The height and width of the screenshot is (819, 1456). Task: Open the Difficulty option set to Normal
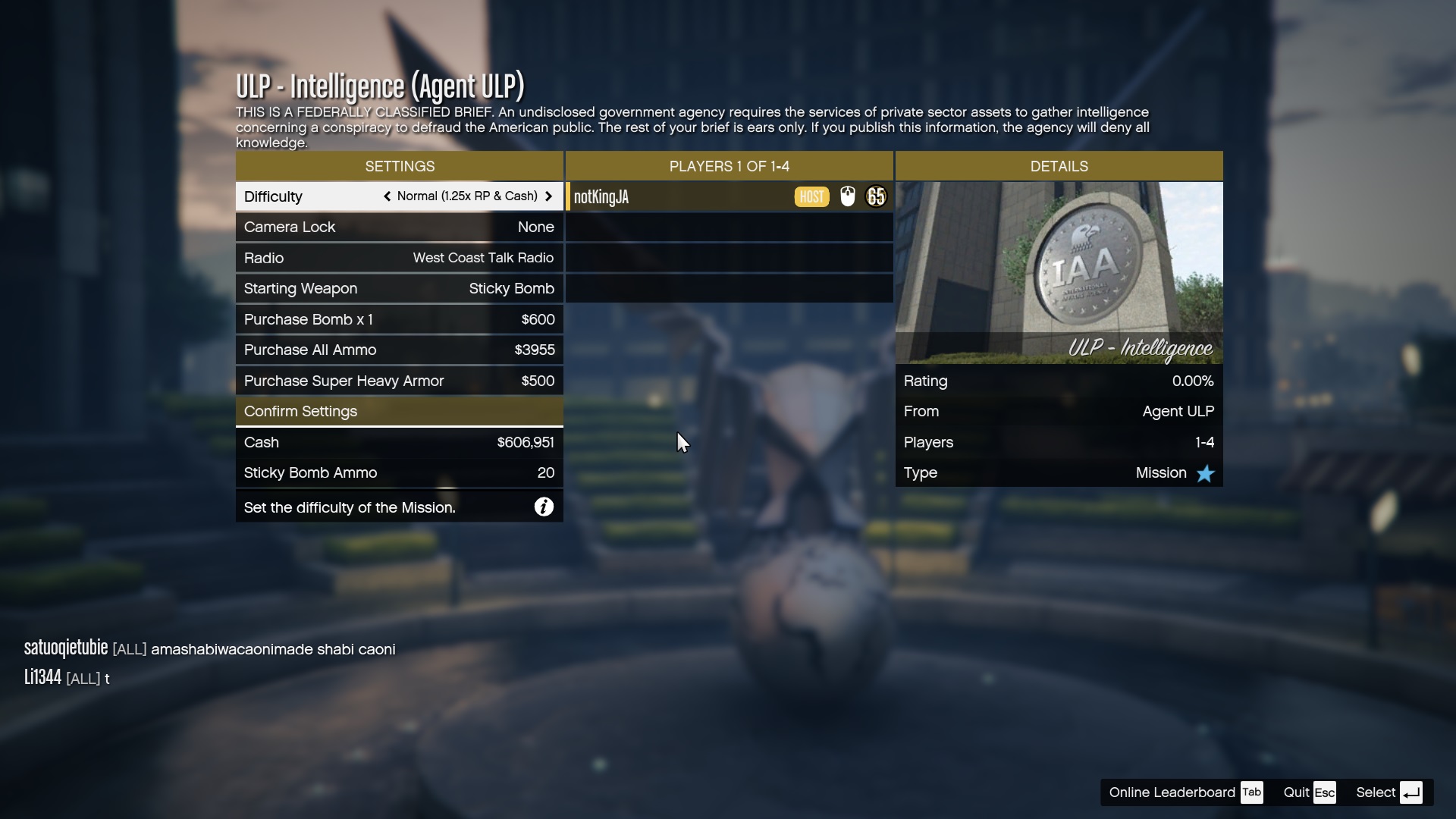point(400,196)
